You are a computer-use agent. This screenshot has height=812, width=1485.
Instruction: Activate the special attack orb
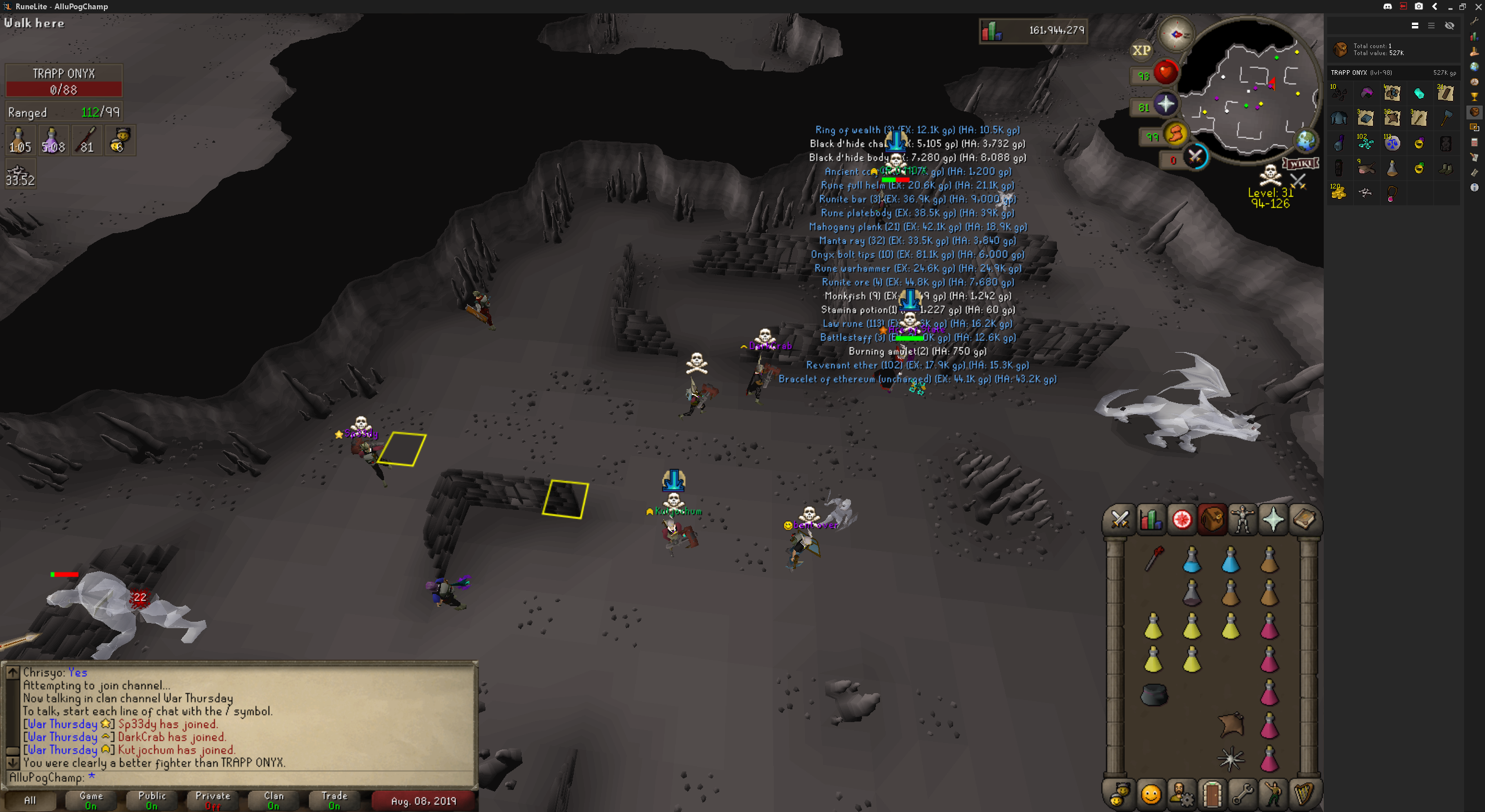[x=1195, y=157]
